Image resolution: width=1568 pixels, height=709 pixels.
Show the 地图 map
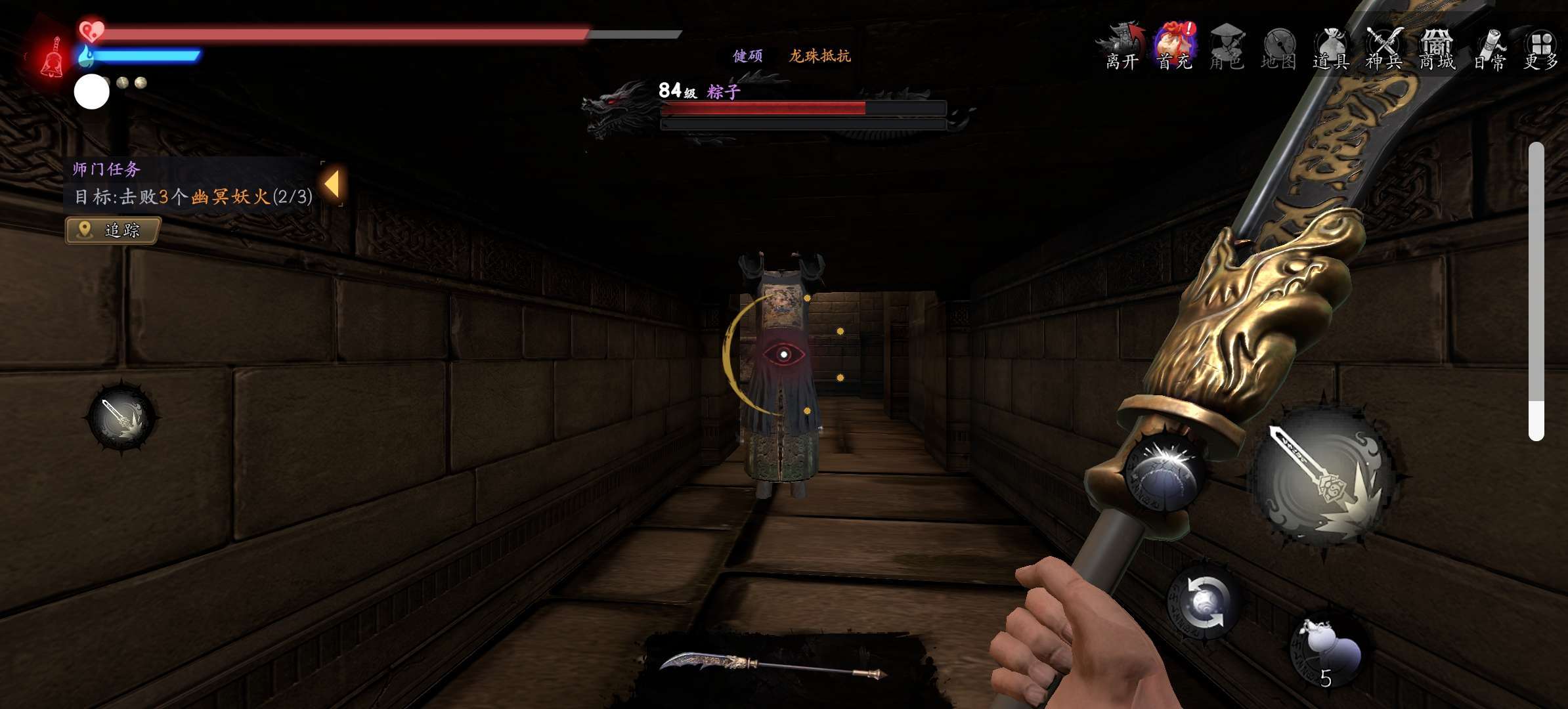(x=1278, y=47)
